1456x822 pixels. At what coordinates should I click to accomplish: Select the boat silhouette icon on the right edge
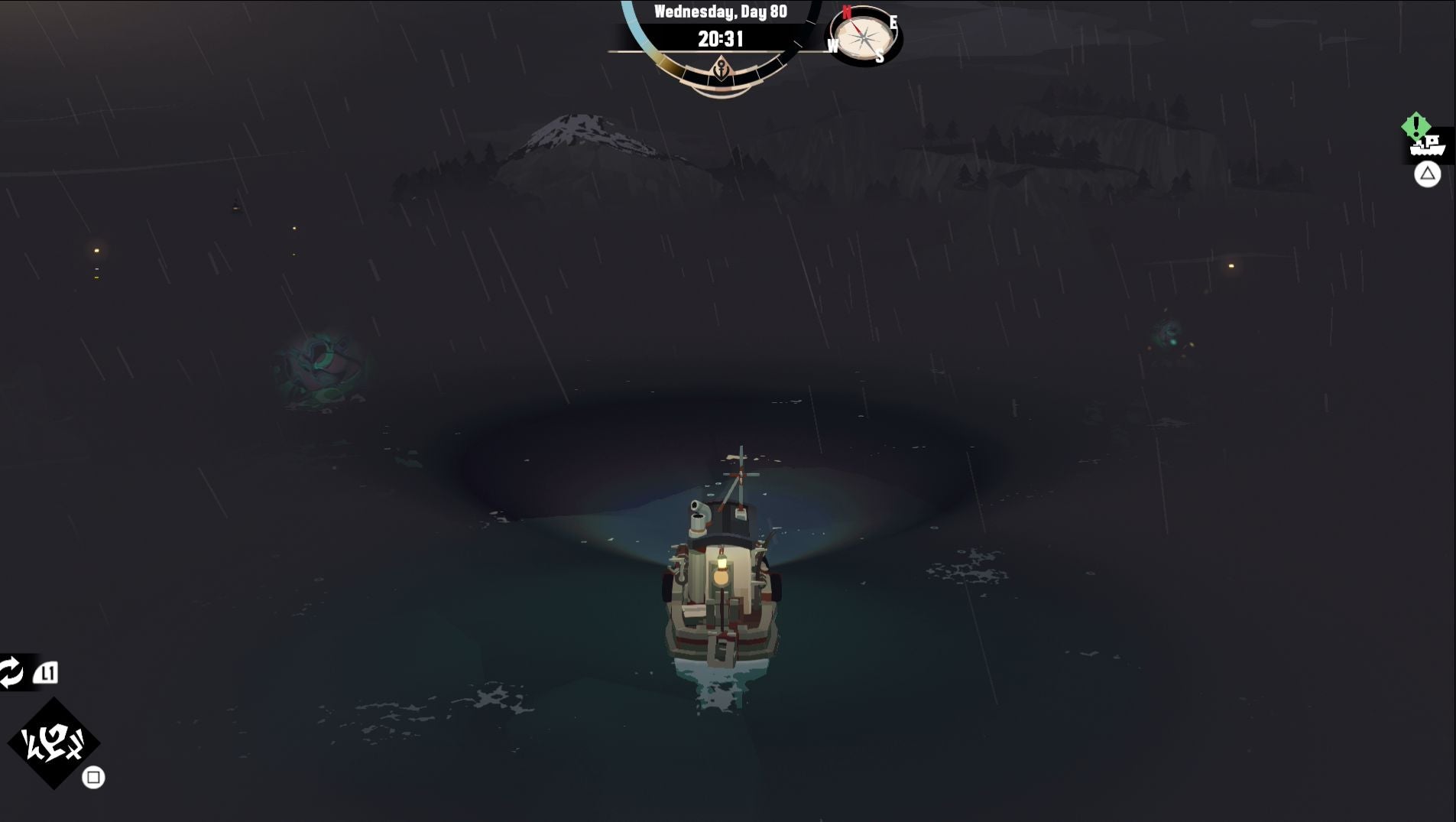point(1426,147)
